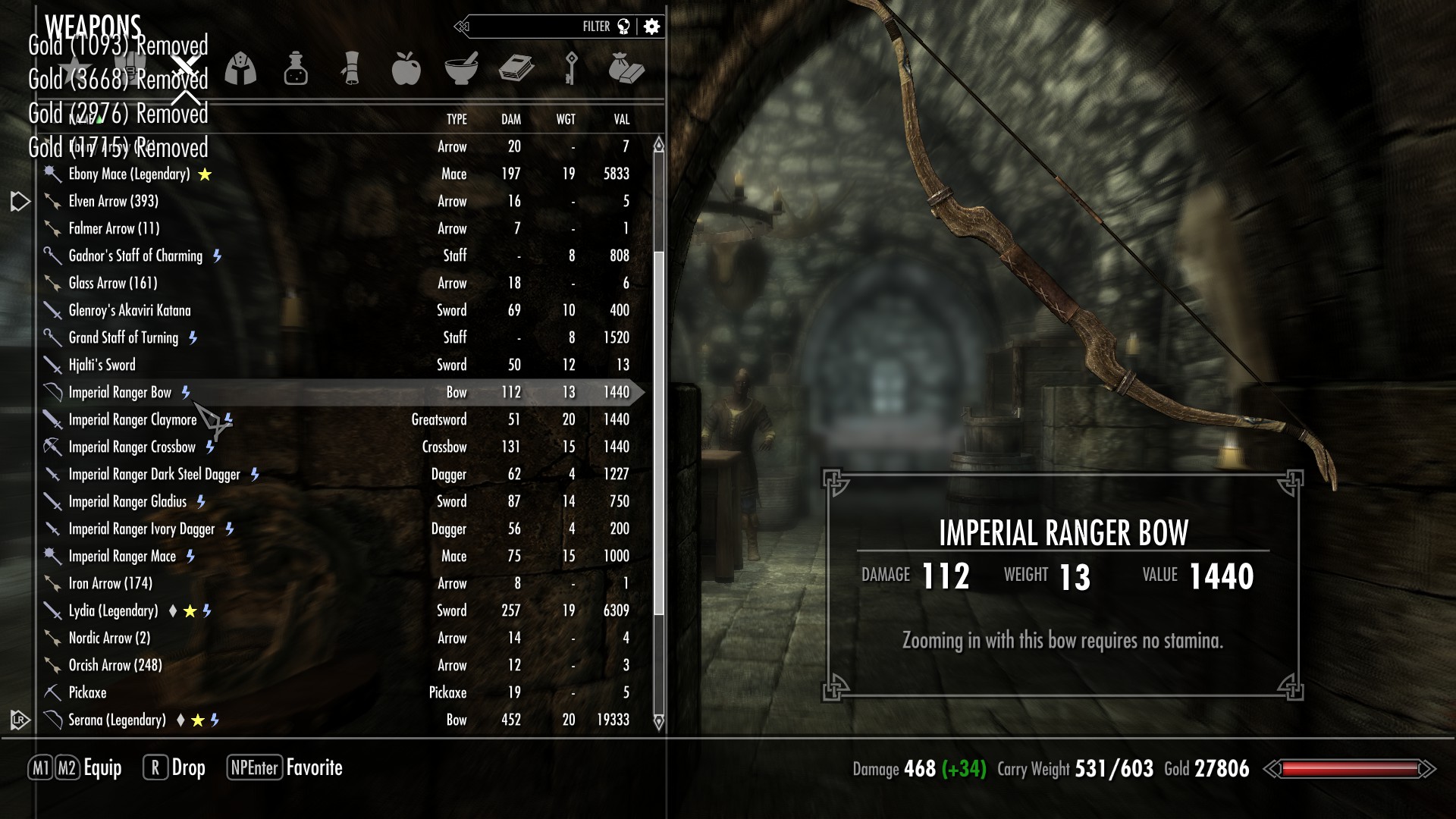The height and width of the screenshot is (819, 1456).
Task: Open the potions category tab
Action: 296,69
